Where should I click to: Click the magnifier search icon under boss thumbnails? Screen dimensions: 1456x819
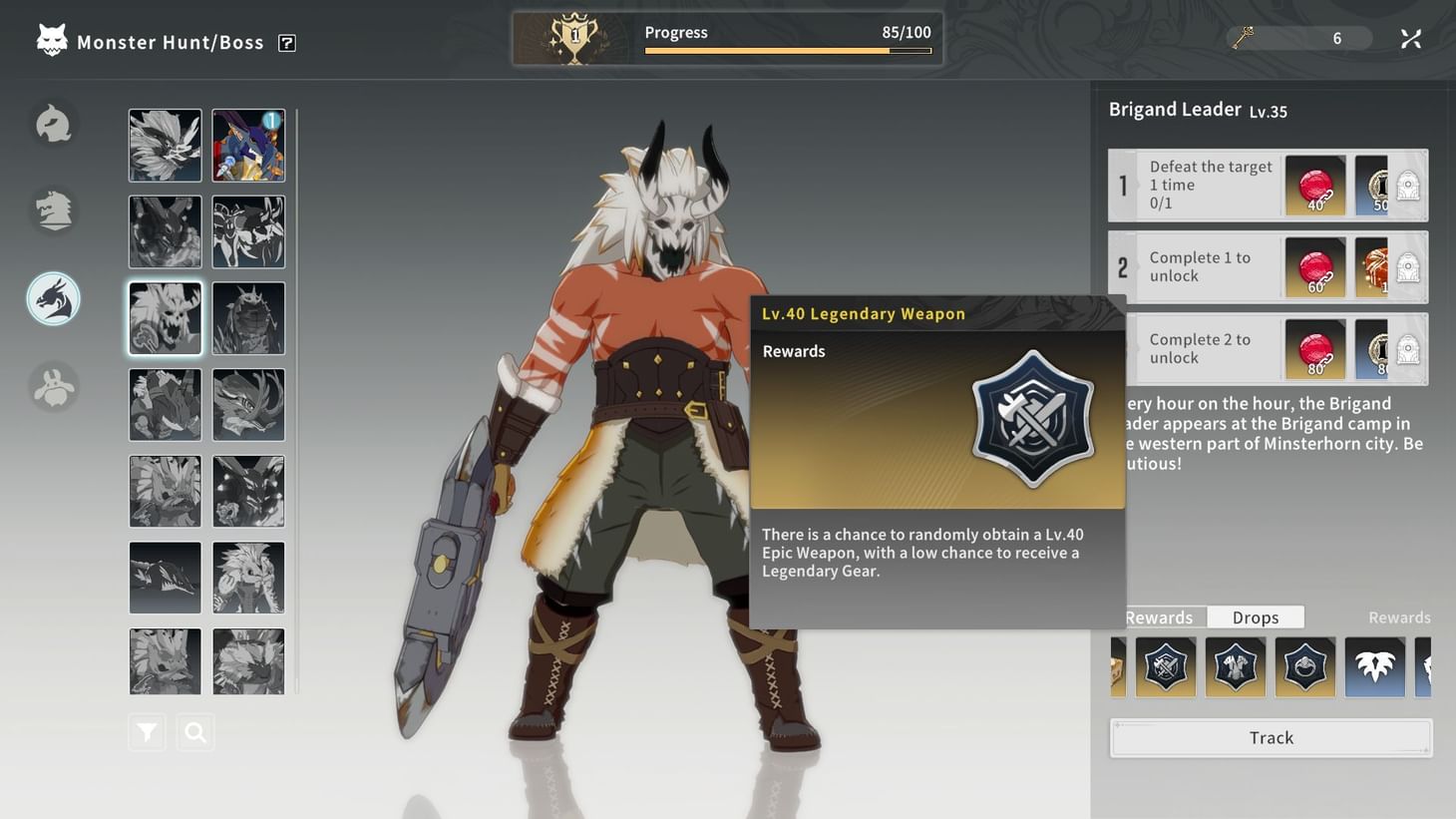pos(194,731)
